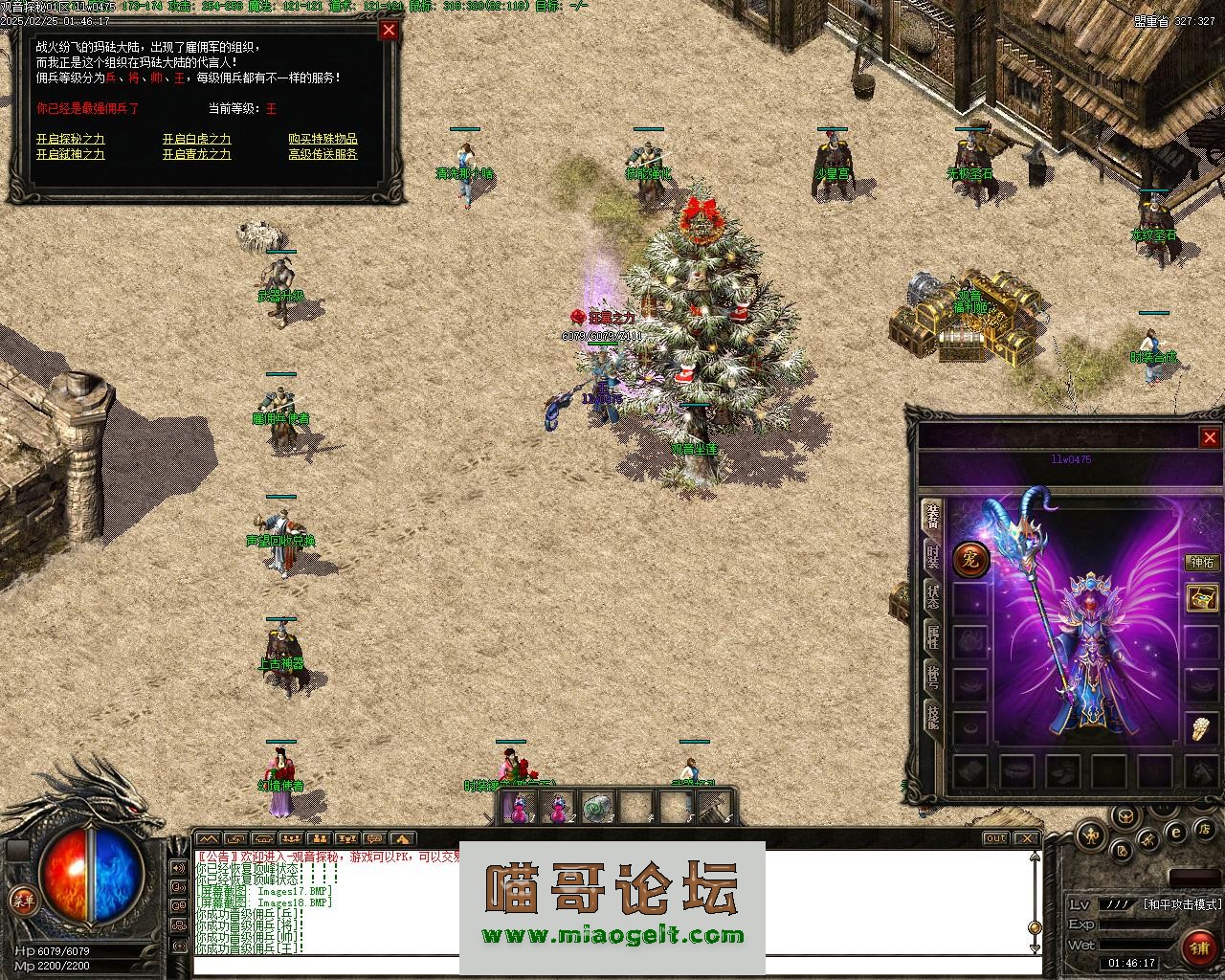Show the 称号 titles tab
Screen dimensions: 1225x980
pyautogui.click(x=932, y=676)
